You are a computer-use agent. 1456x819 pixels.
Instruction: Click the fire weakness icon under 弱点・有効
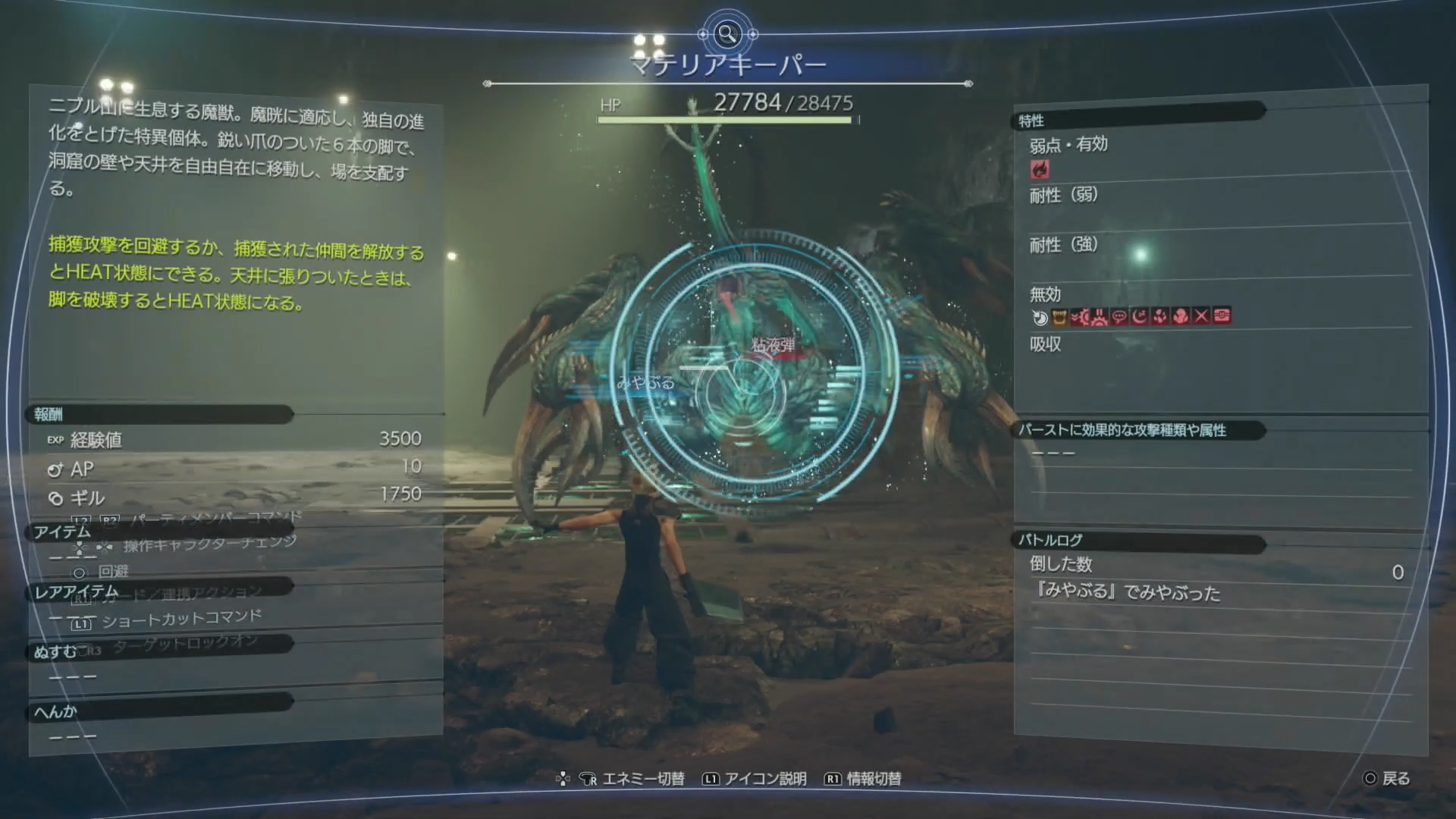(1040, 168)
